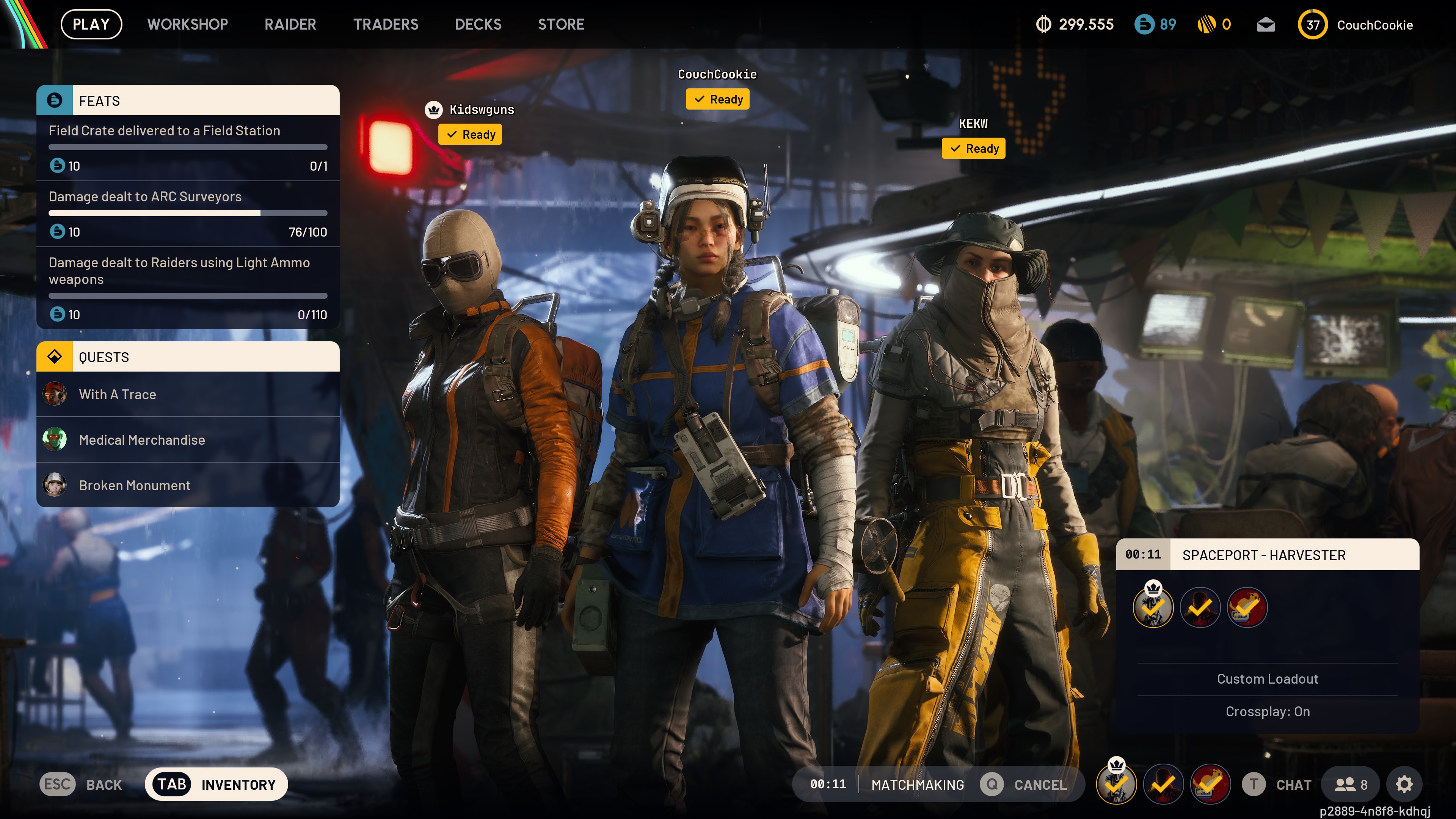Open the Medical Merchandise quest
1456x819 pixels.
(x=142, y=440)
